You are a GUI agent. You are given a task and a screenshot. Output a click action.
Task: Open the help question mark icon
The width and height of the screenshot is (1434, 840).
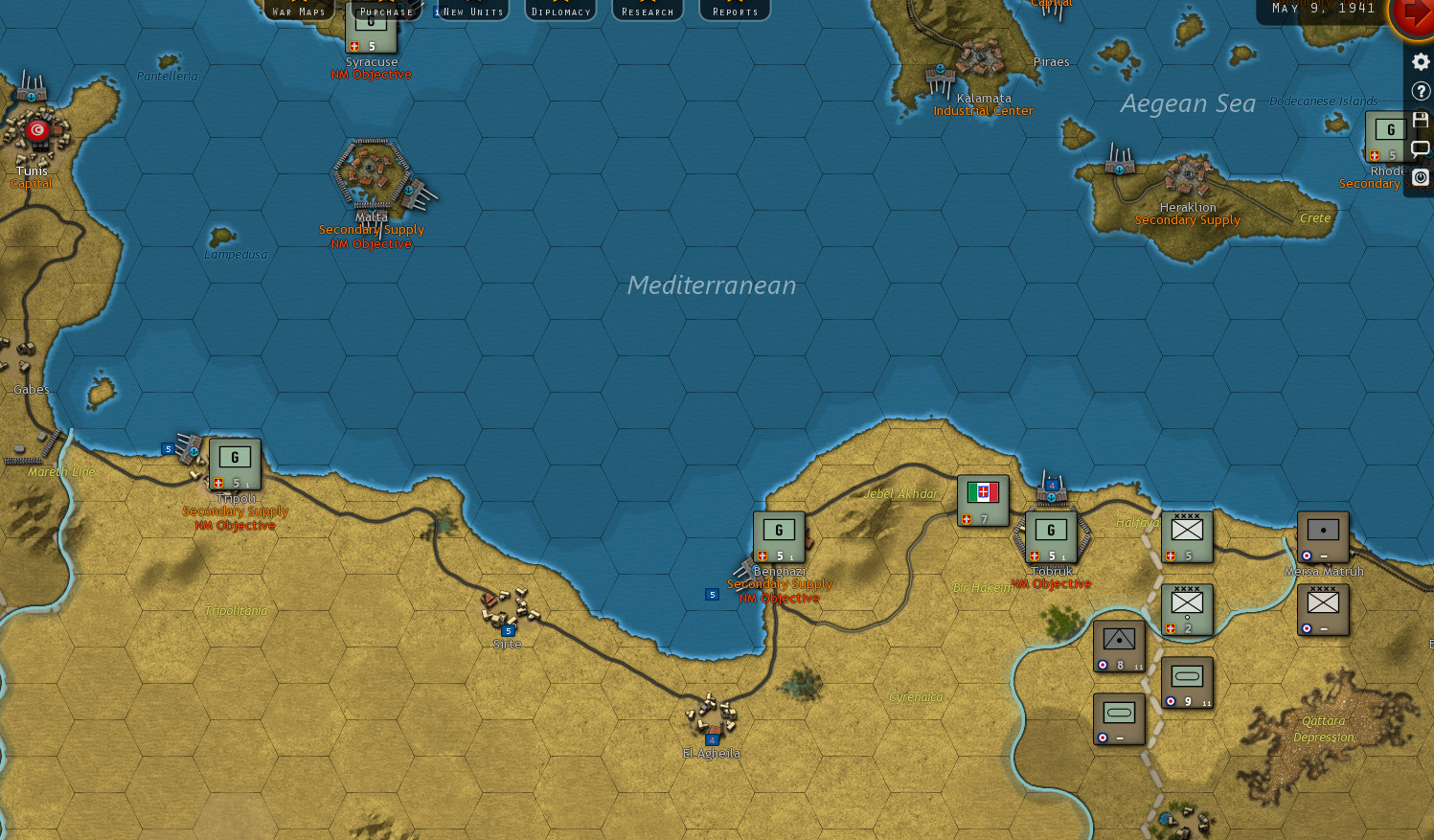[x=1421, y=91]
